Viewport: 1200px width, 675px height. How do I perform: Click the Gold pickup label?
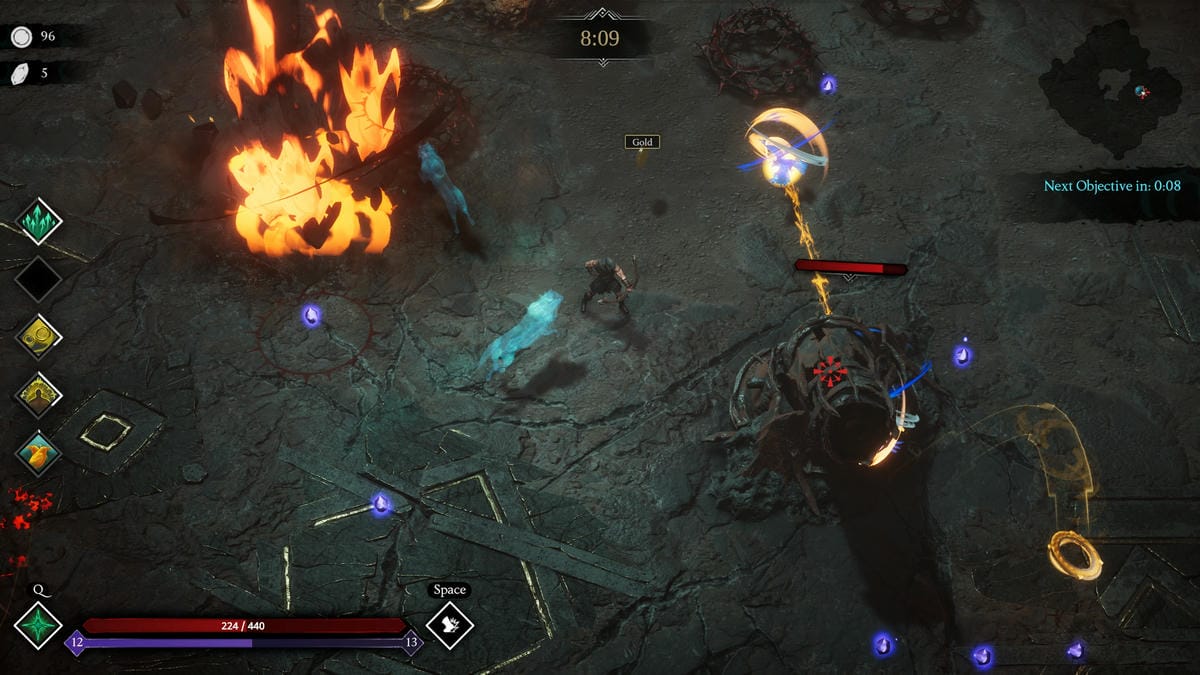pyautogui.click(x=642, y=142)
